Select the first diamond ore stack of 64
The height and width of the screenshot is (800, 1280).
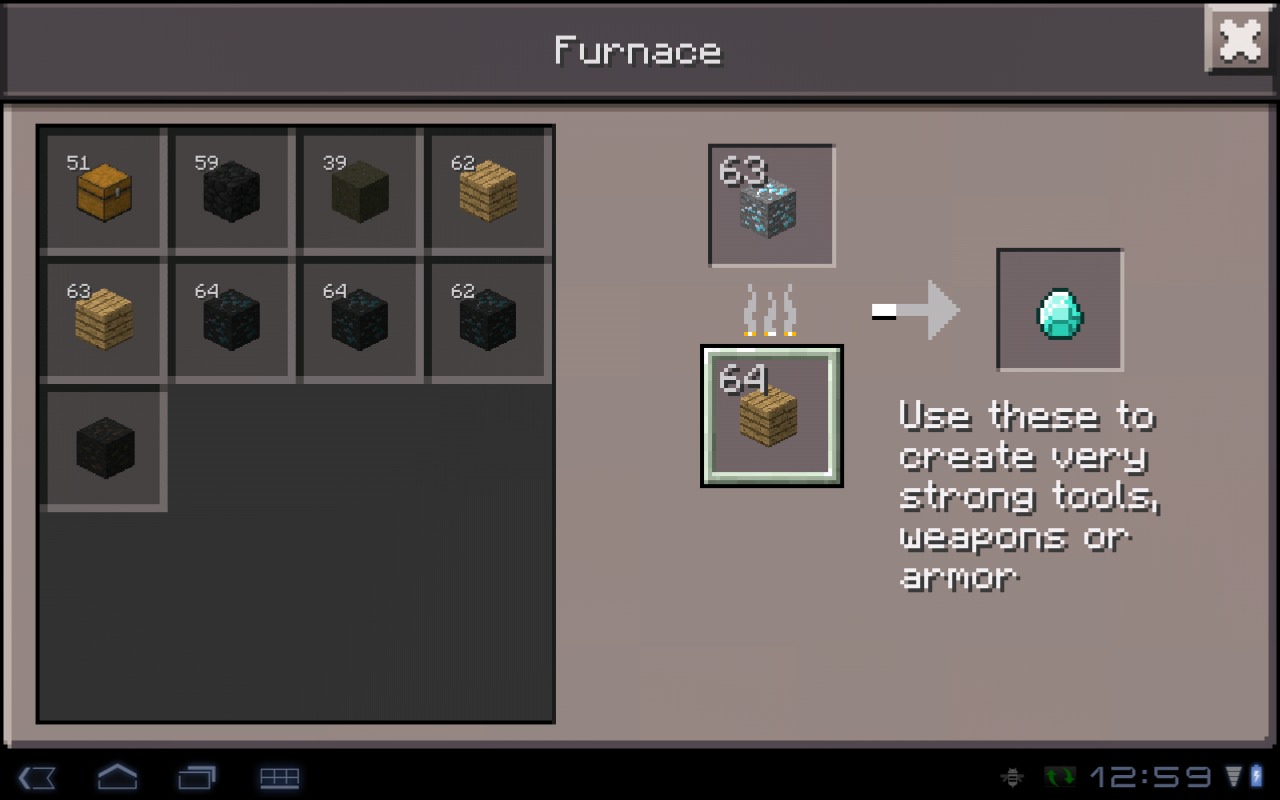[x=230, y=318]
